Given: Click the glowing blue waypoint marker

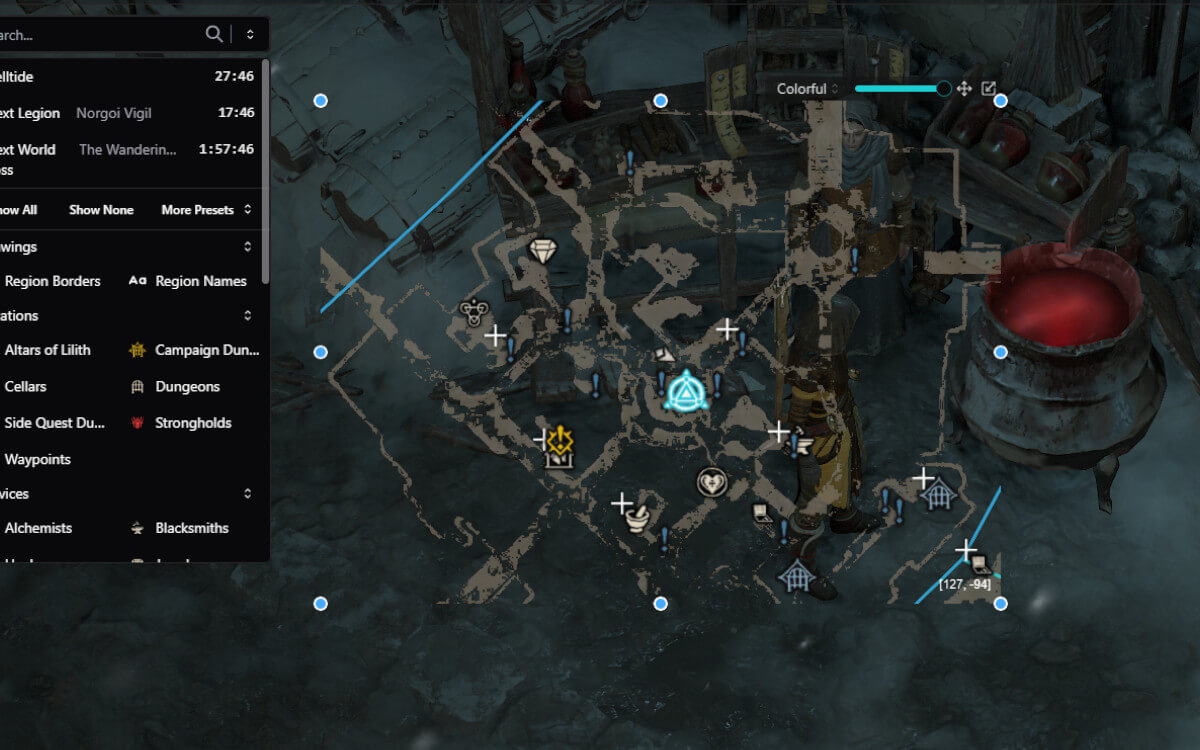Looking at the screenshot, I should (686, 388).
